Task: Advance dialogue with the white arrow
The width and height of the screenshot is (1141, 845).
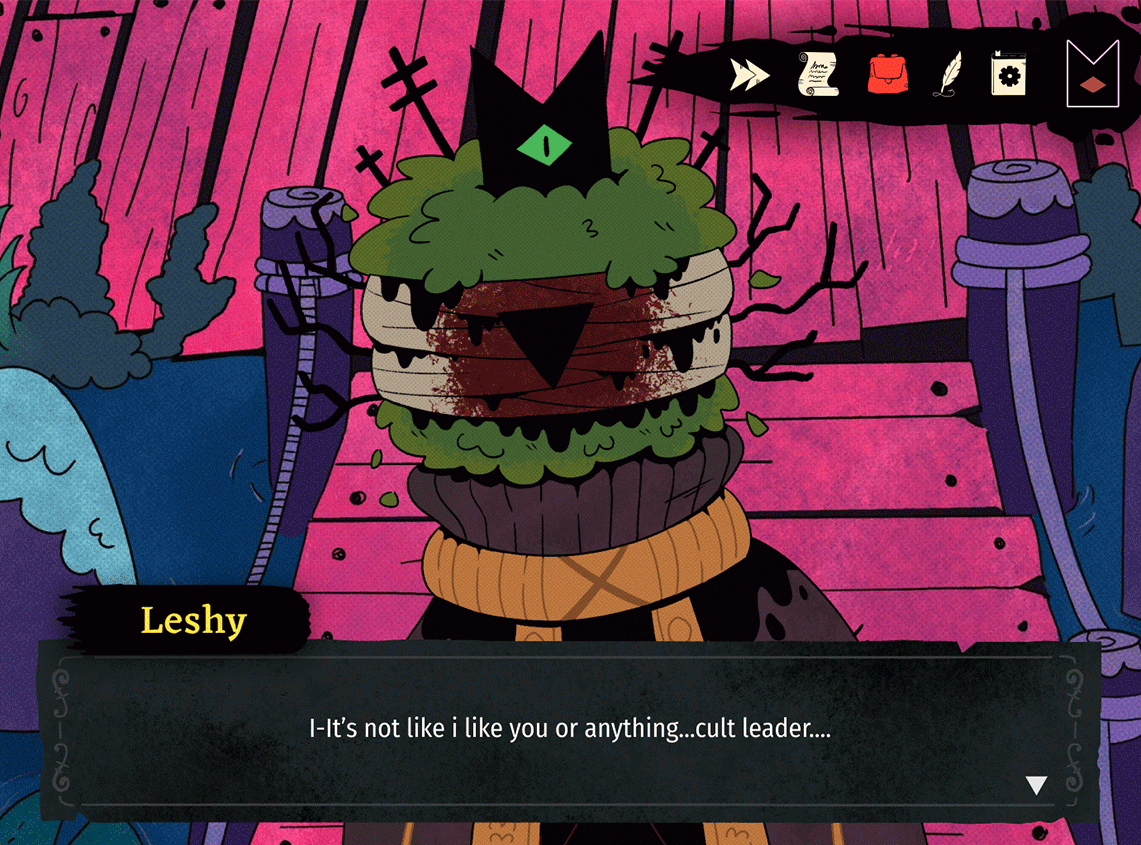Action: 1037,785
